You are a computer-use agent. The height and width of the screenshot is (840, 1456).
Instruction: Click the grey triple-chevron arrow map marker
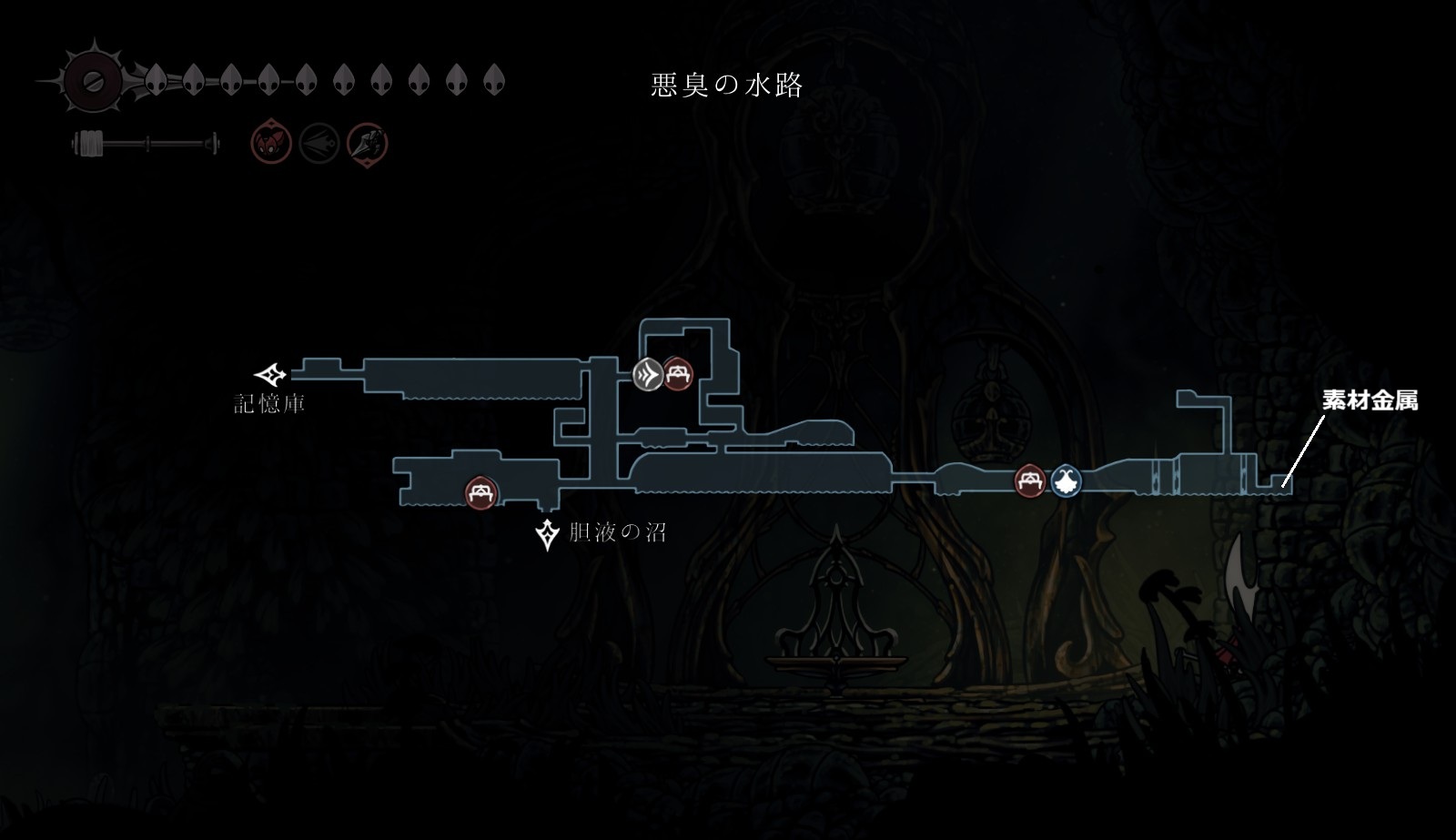pyautogui.click(x=647, y=373)
